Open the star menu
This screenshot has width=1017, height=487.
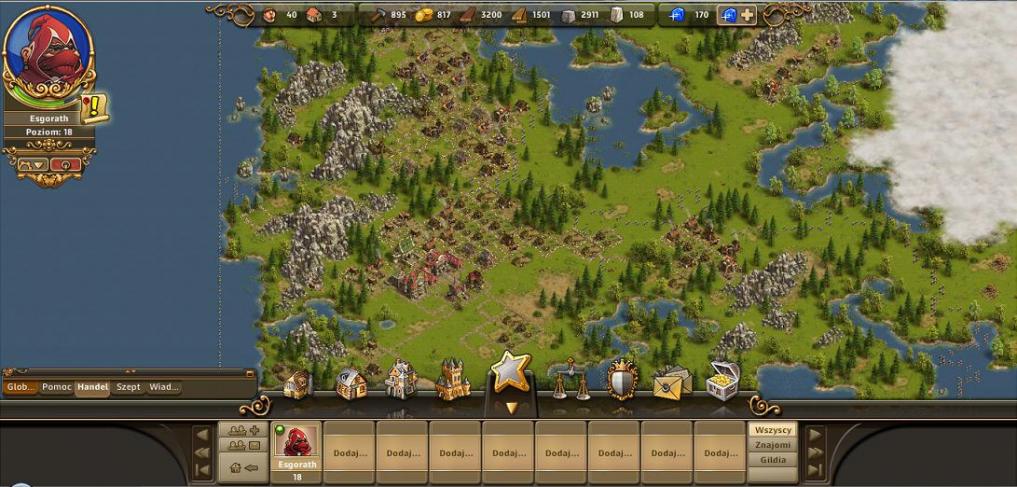point(511,373)
